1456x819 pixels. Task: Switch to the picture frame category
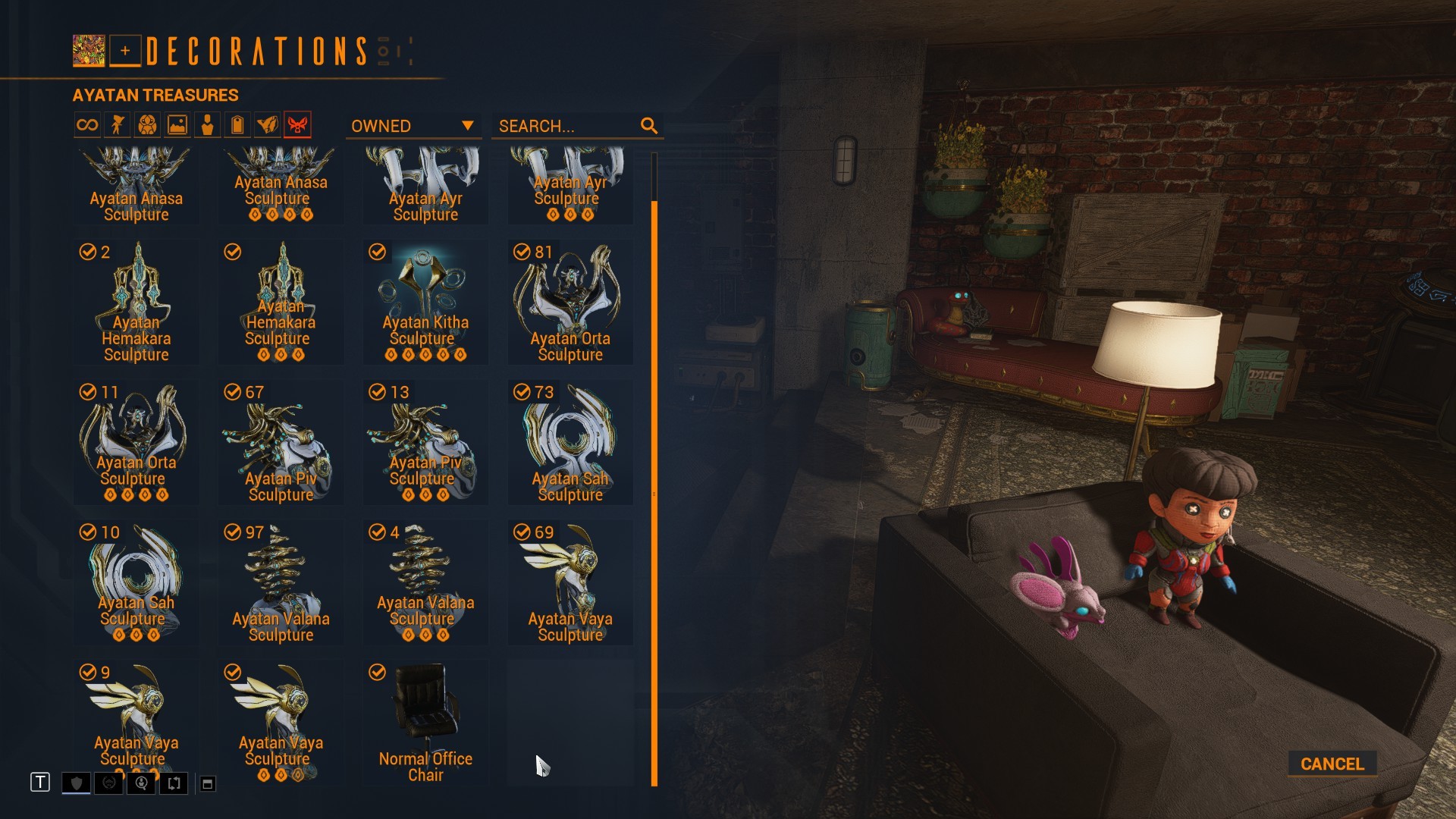(x=177, y=125)
